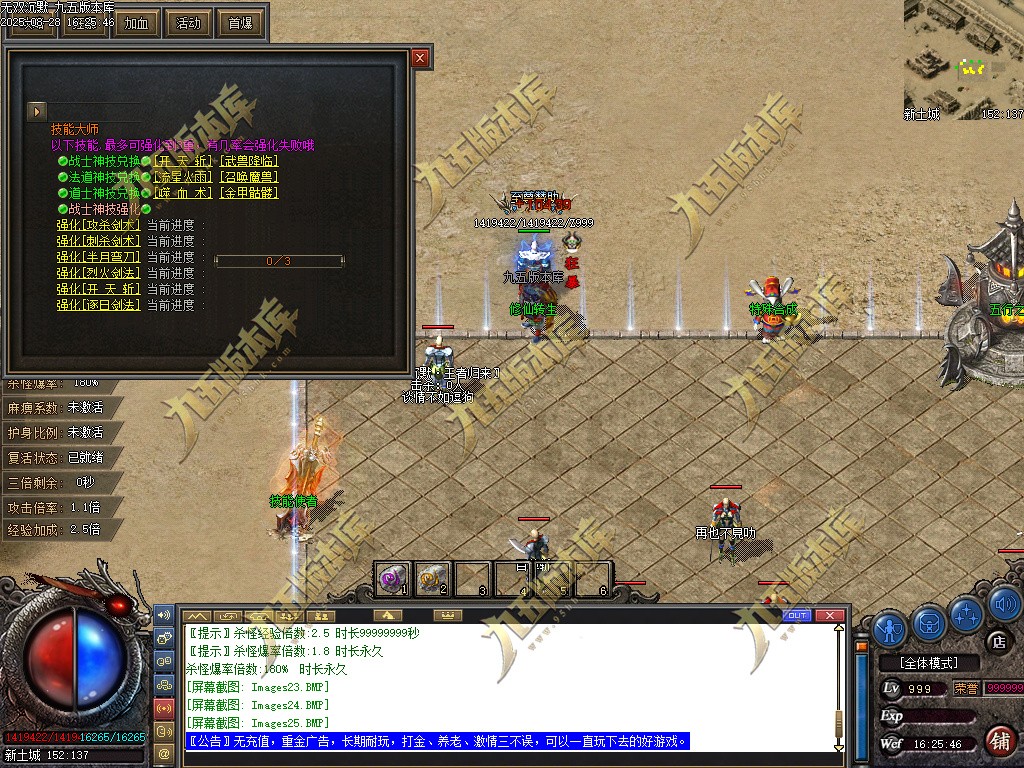Image resolution: width=1024 pixels, height=768 pixels.
Task: Click the 加血 button
Action: click(x=137, y=23)
